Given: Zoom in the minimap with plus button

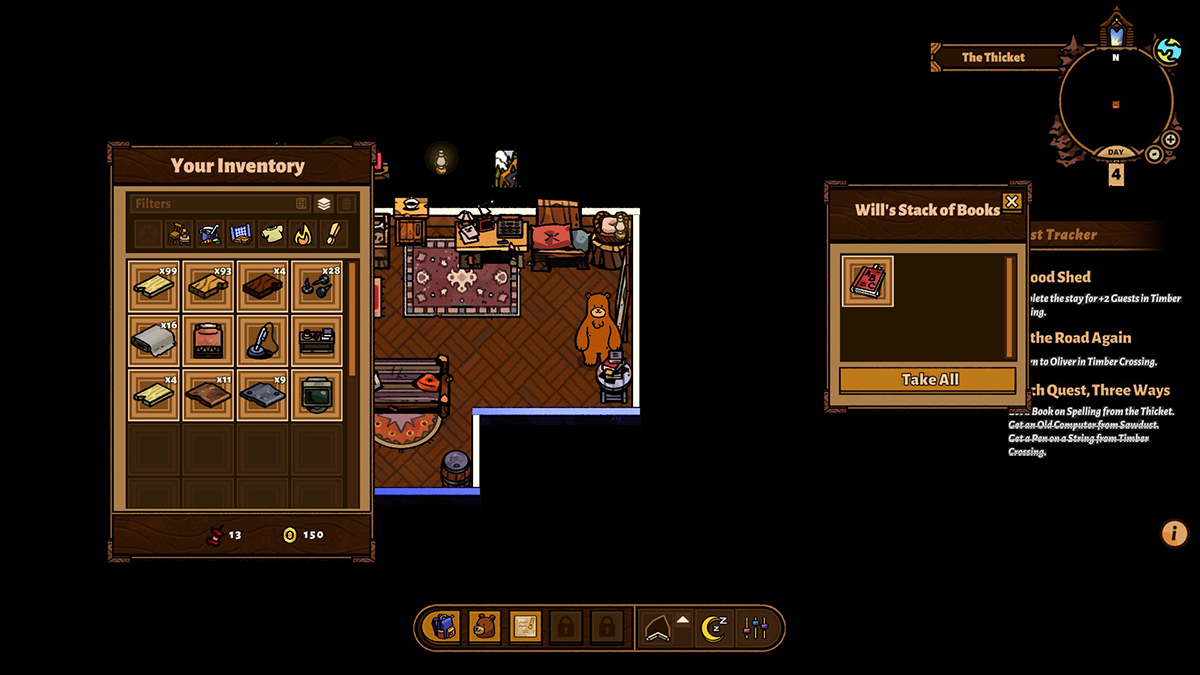Looking at the screenshot, I should [1170, 140].
